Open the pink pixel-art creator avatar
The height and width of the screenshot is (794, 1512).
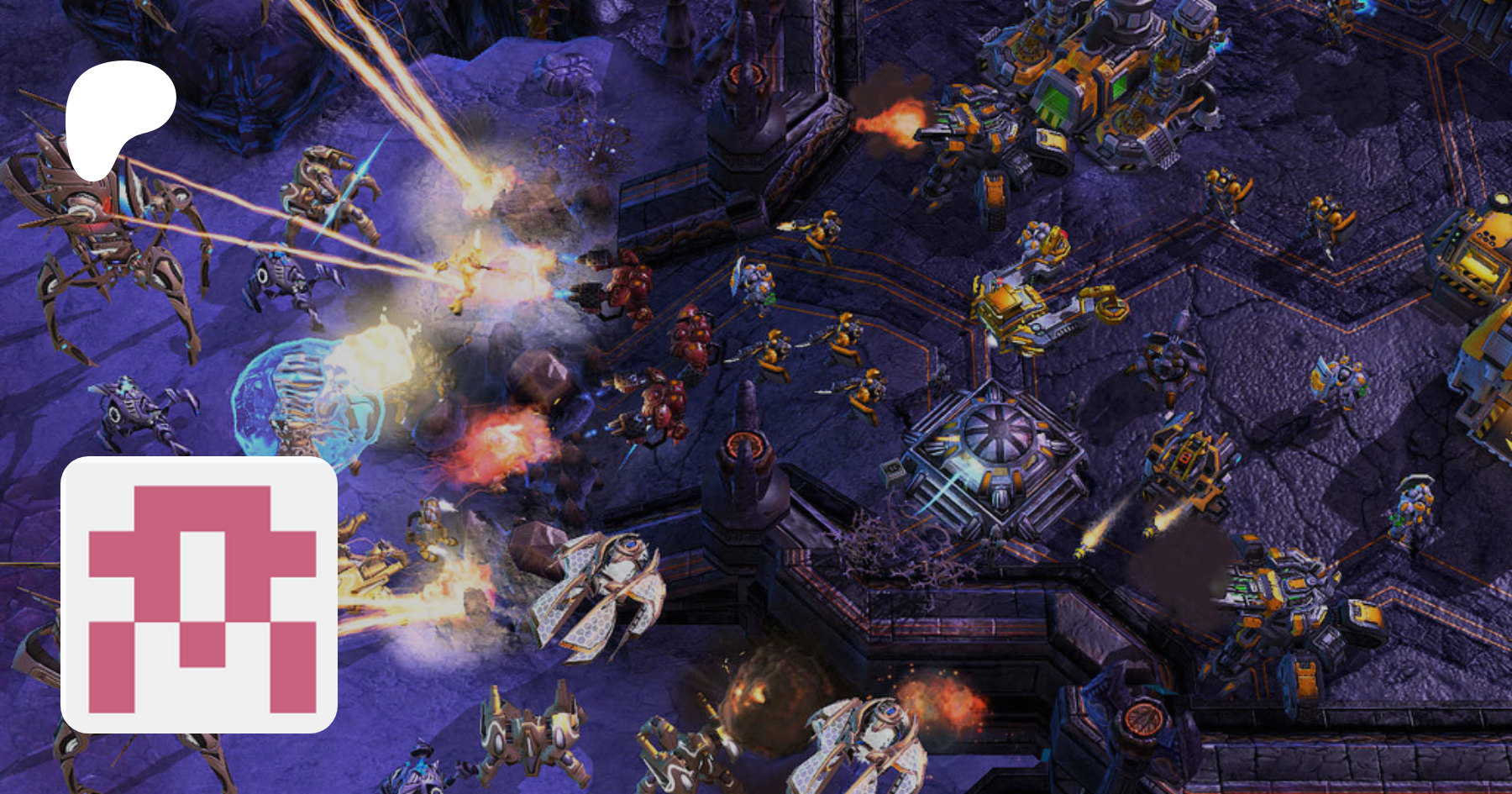coord(200,595)
